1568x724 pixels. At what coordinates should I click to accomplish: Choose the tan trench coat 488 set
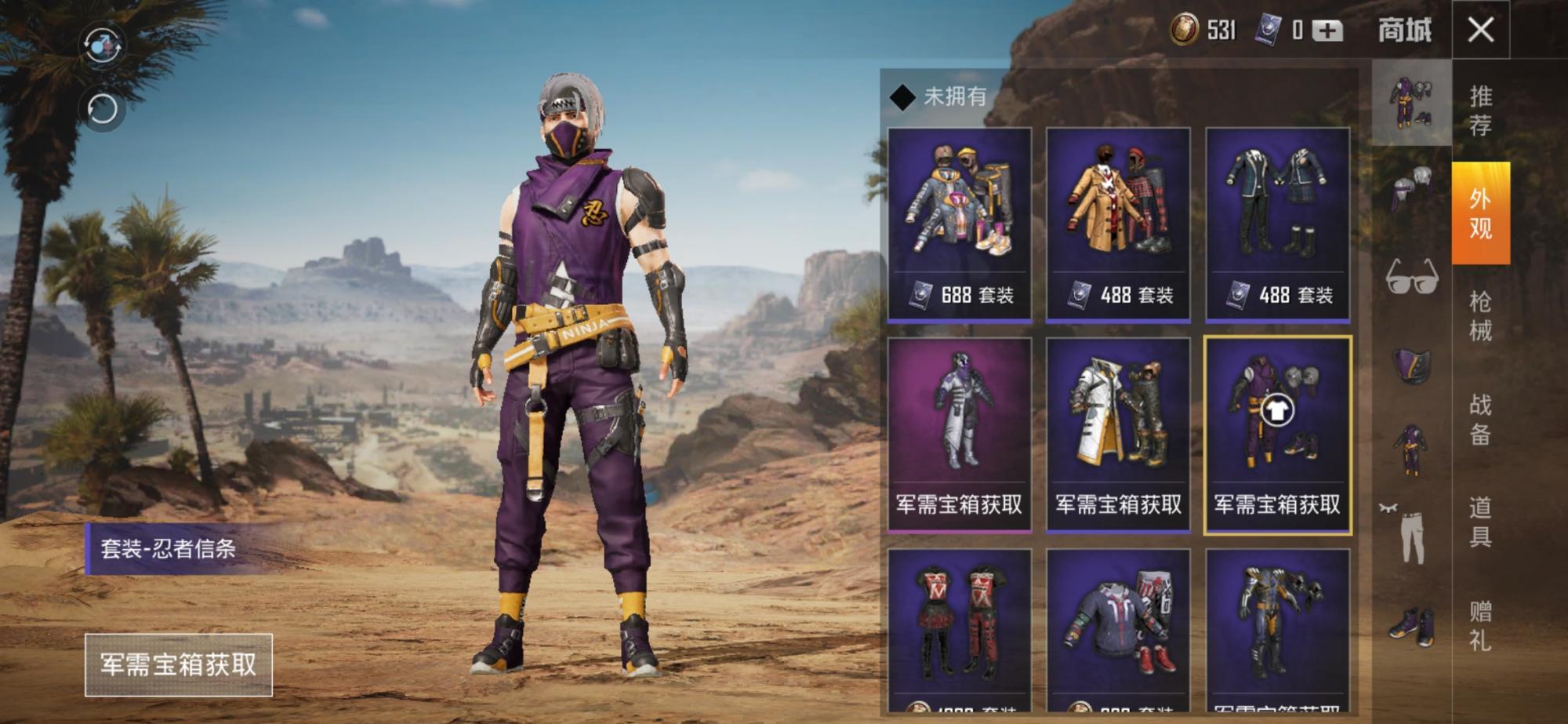click(x=1118, y=224)
